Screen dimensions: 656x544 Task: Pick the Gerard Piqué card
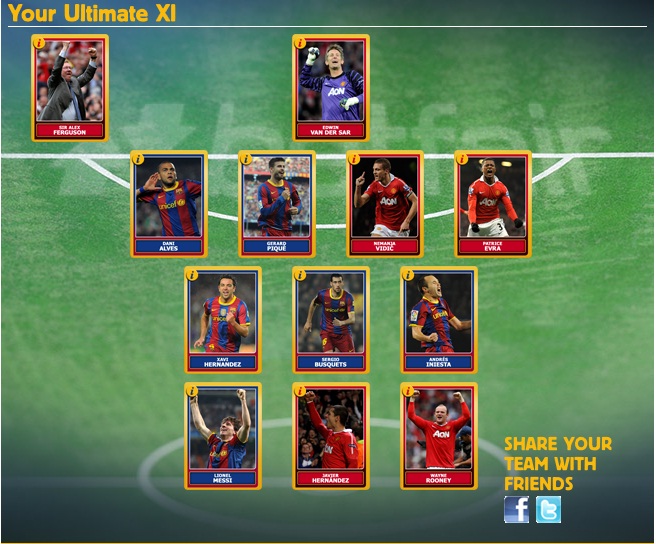277,204
